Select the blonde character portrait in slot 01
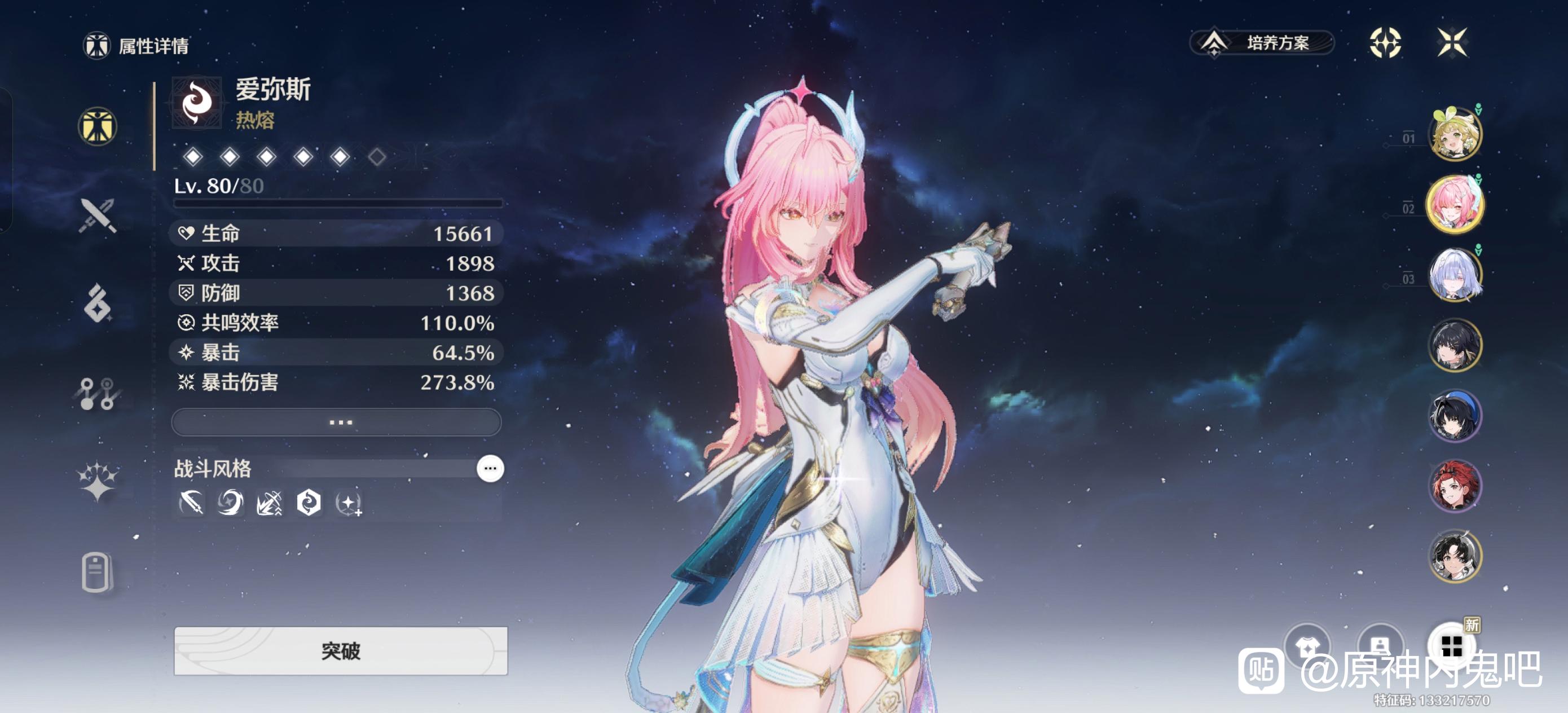 click(x=1455, y=134)
